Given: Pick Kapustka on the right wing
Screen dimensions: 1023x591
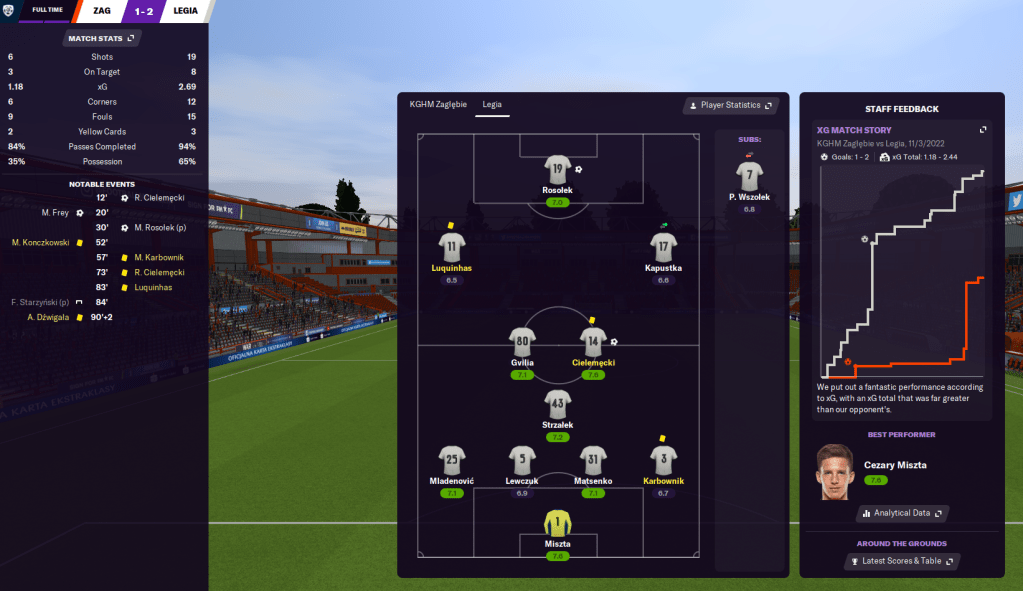Looking at the screenshot, I should [x=663, y=248].
